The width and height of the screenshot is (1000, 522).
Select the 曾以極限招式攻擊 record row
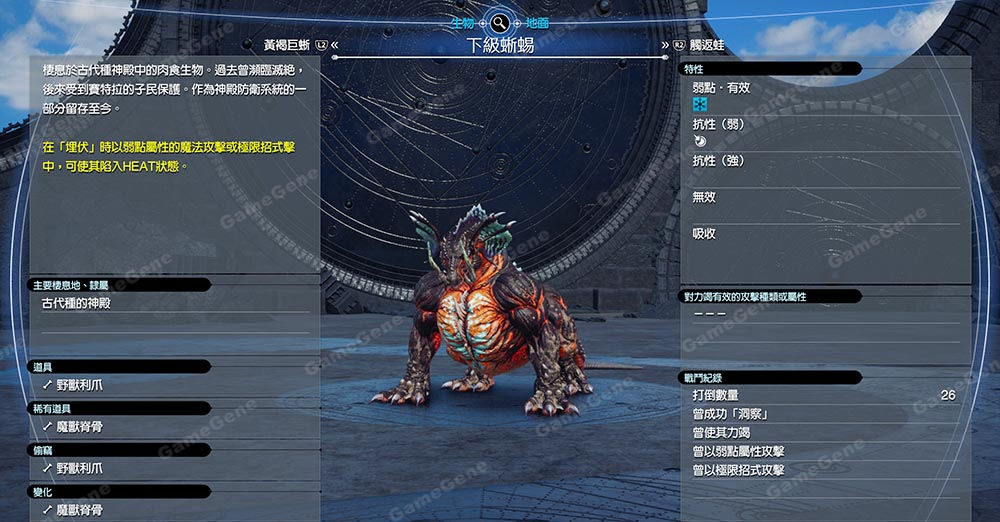tap(824, 470)
